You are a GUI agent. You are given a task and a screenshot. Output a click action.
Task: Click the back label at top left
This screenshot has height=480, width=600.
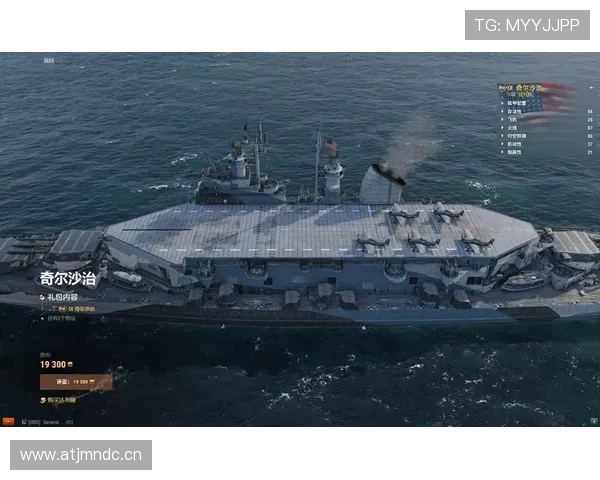[x=49, y=60]
